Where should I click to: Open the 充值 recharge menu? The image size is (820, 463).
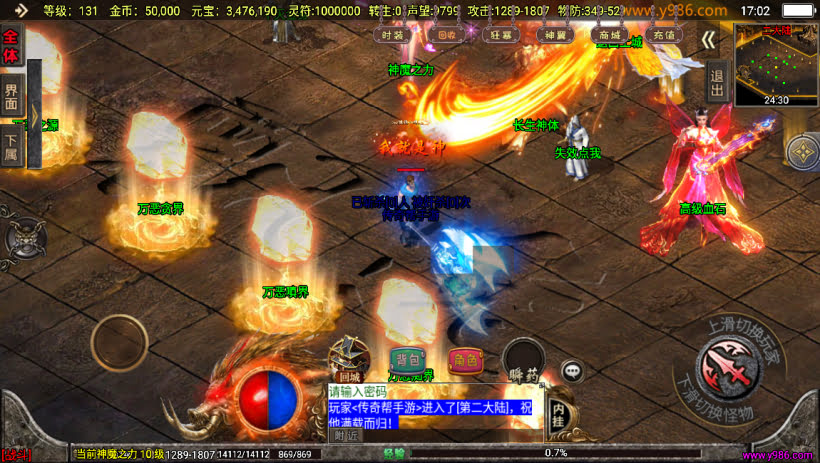click(664, 34)
